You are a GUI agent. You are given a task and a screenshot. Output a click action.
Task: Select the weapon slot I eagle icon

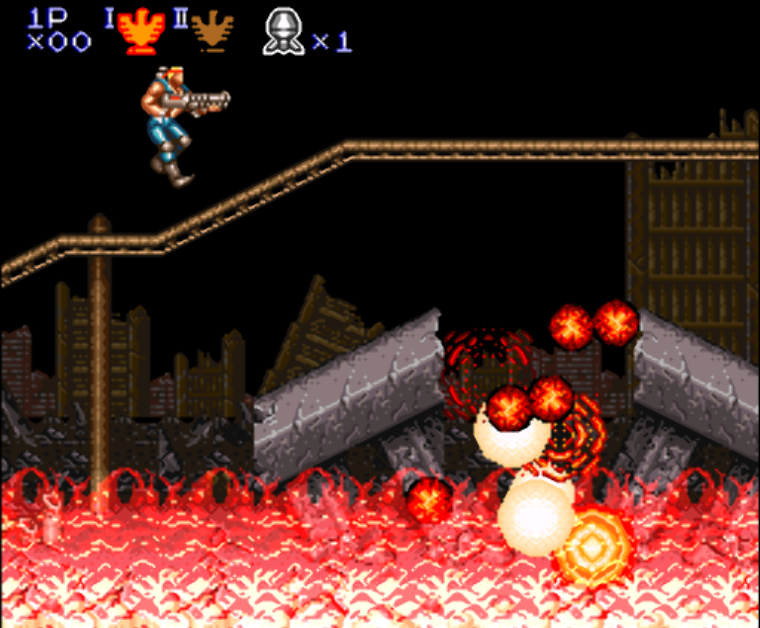point(140,33)
